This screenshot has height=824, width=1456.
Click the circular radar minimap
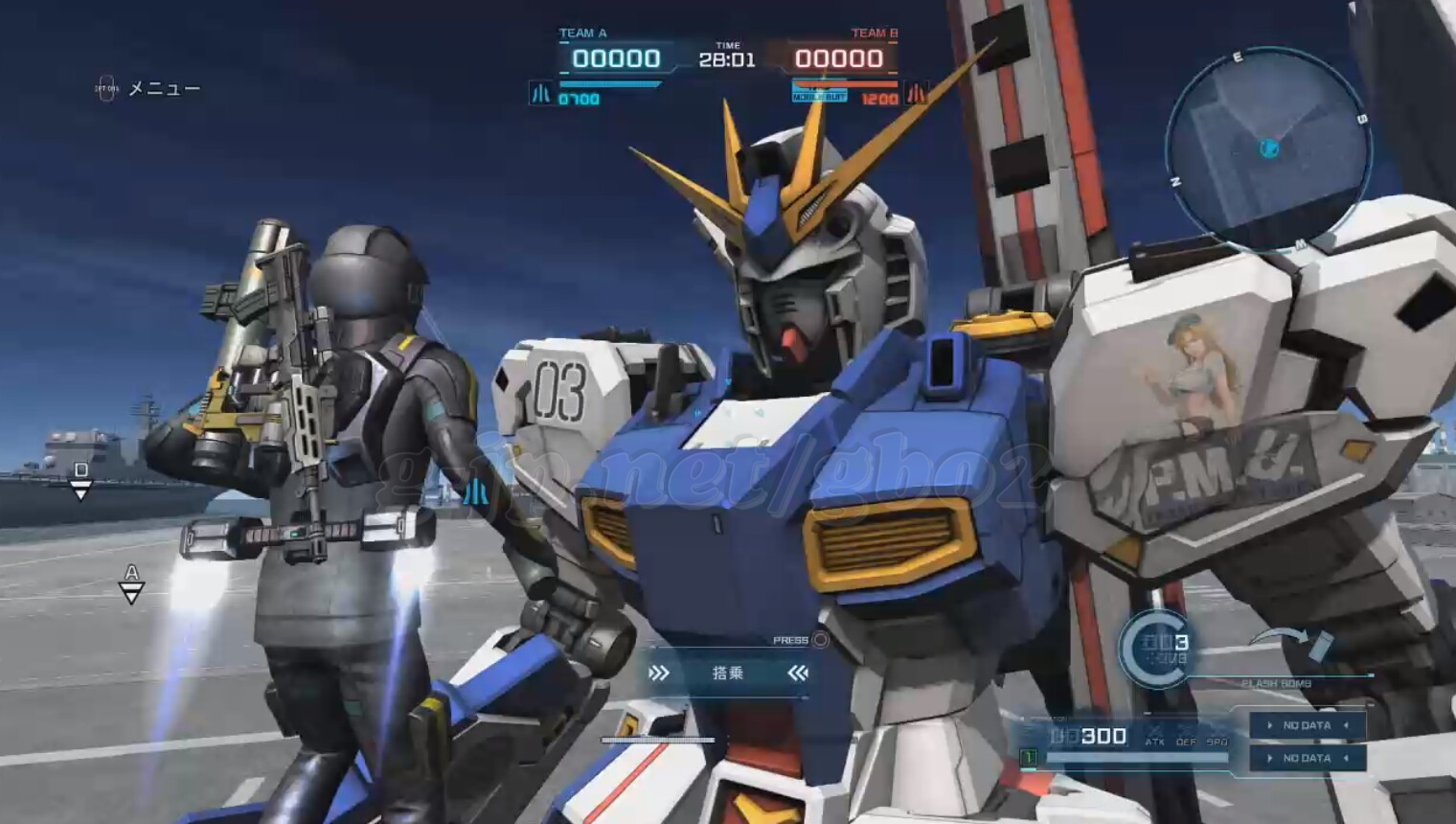(x=1268, y=149)
